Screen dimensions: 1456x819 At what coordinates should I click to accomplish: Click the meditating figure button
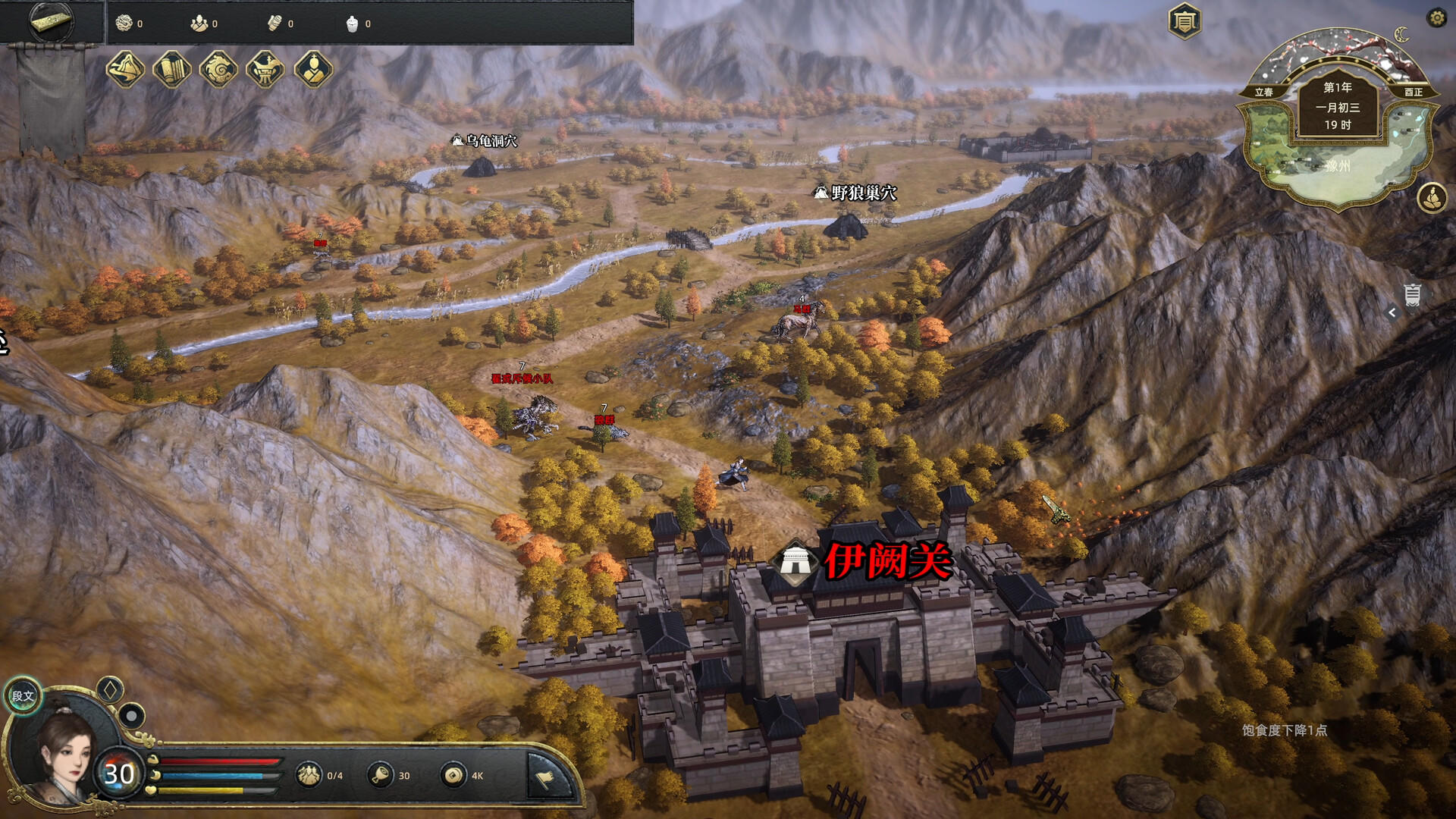pos(1431,198)
